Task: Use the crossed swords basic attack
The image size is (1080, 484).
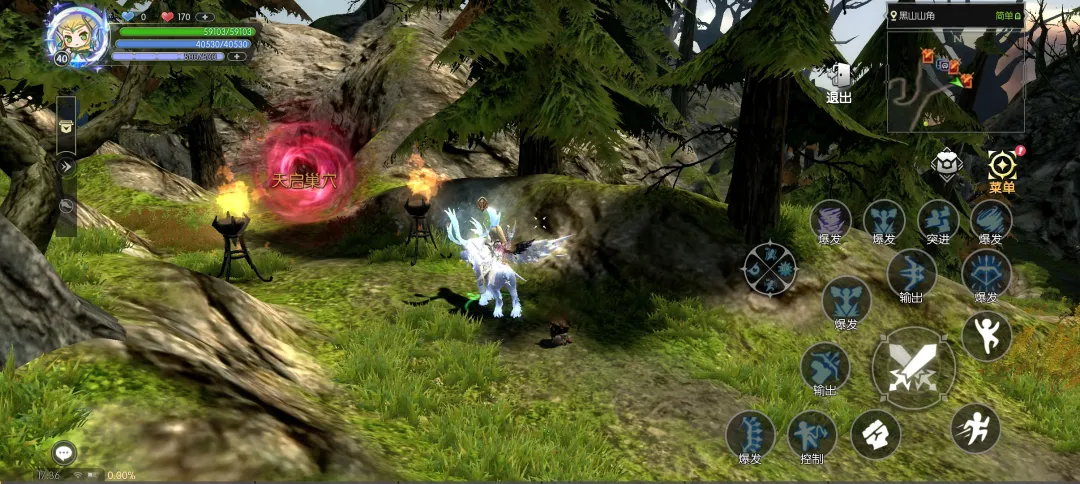Action: coord(912,368)
